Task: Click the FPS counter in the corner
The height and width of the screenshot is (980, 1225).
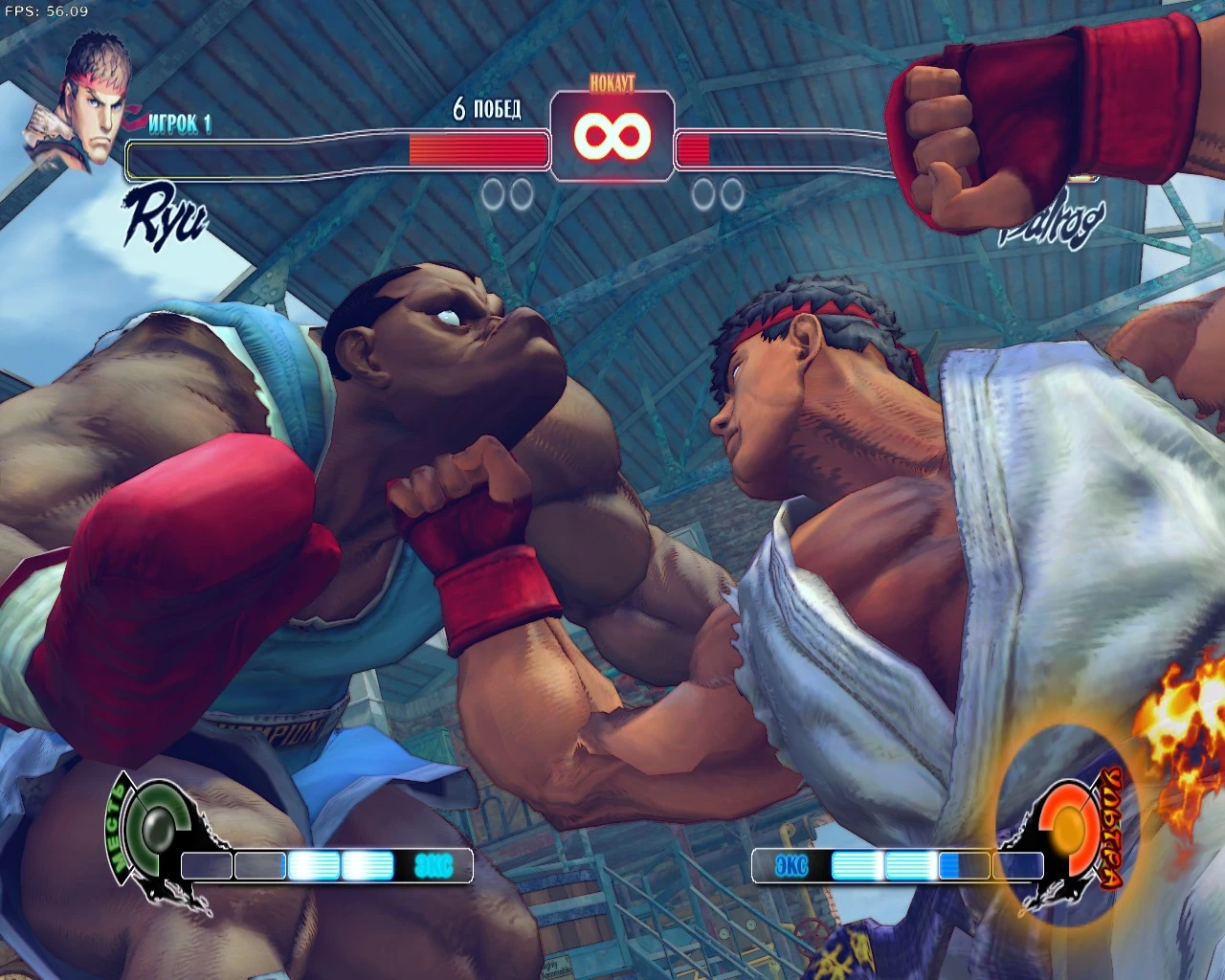Action: click(x=45, y=11)
